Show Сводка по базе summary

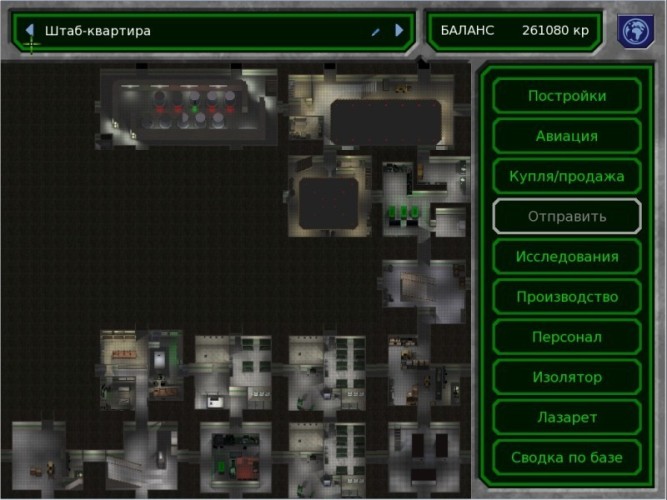point(566,457)
